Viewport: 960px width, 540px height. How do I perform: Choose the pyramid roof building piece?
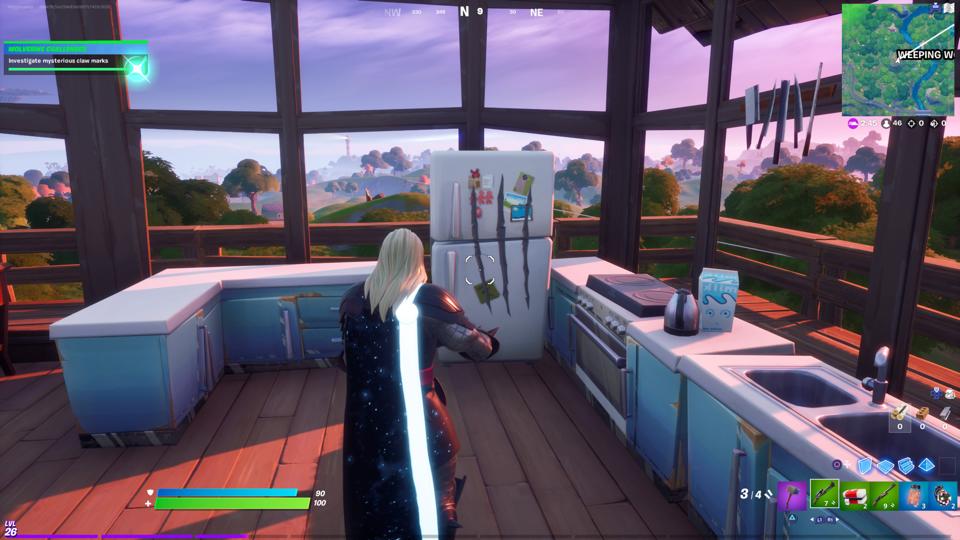[927, 465]
